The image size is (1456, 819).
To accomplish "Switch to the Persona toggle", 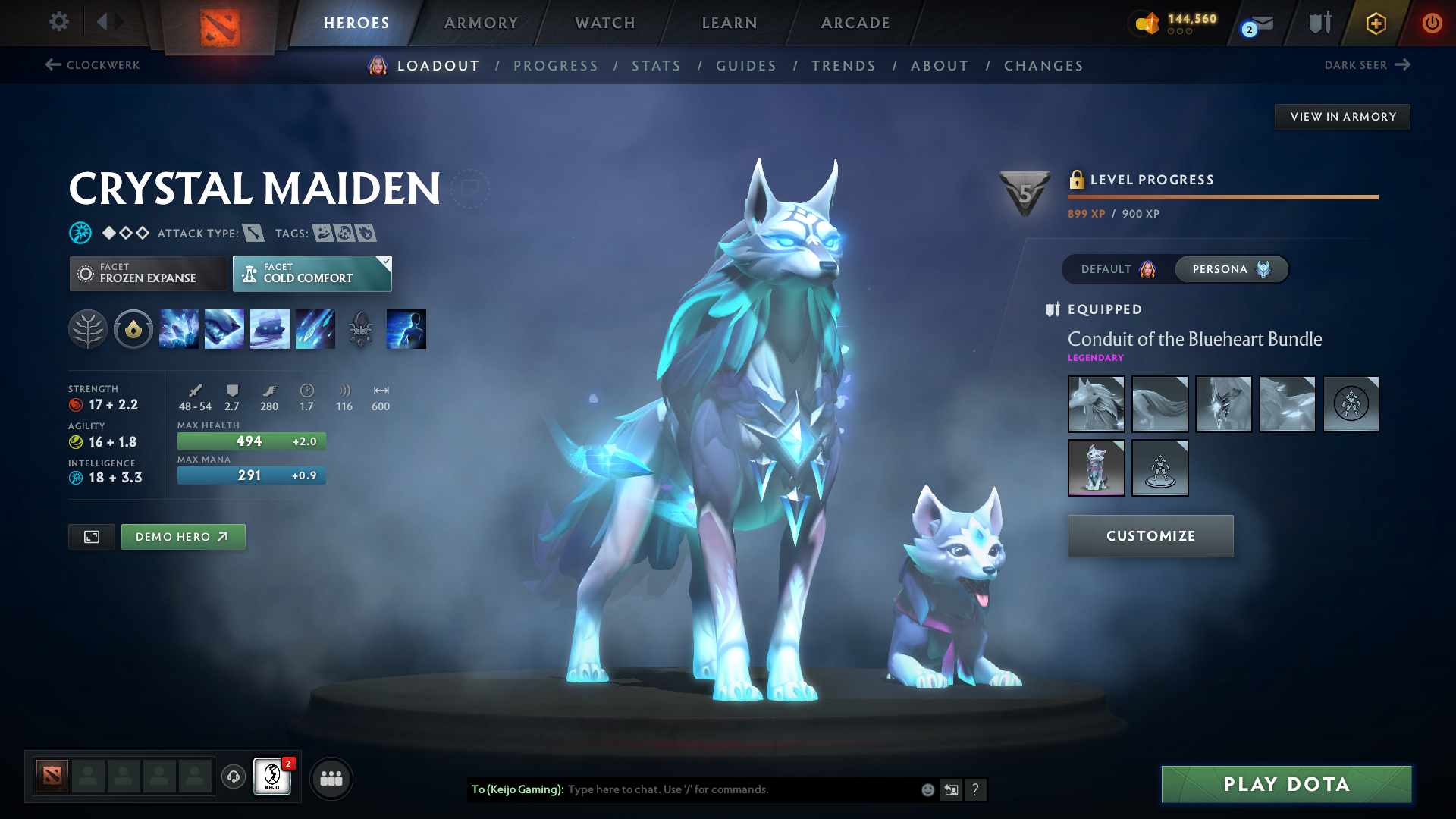I will click(x=1231, y=269).
